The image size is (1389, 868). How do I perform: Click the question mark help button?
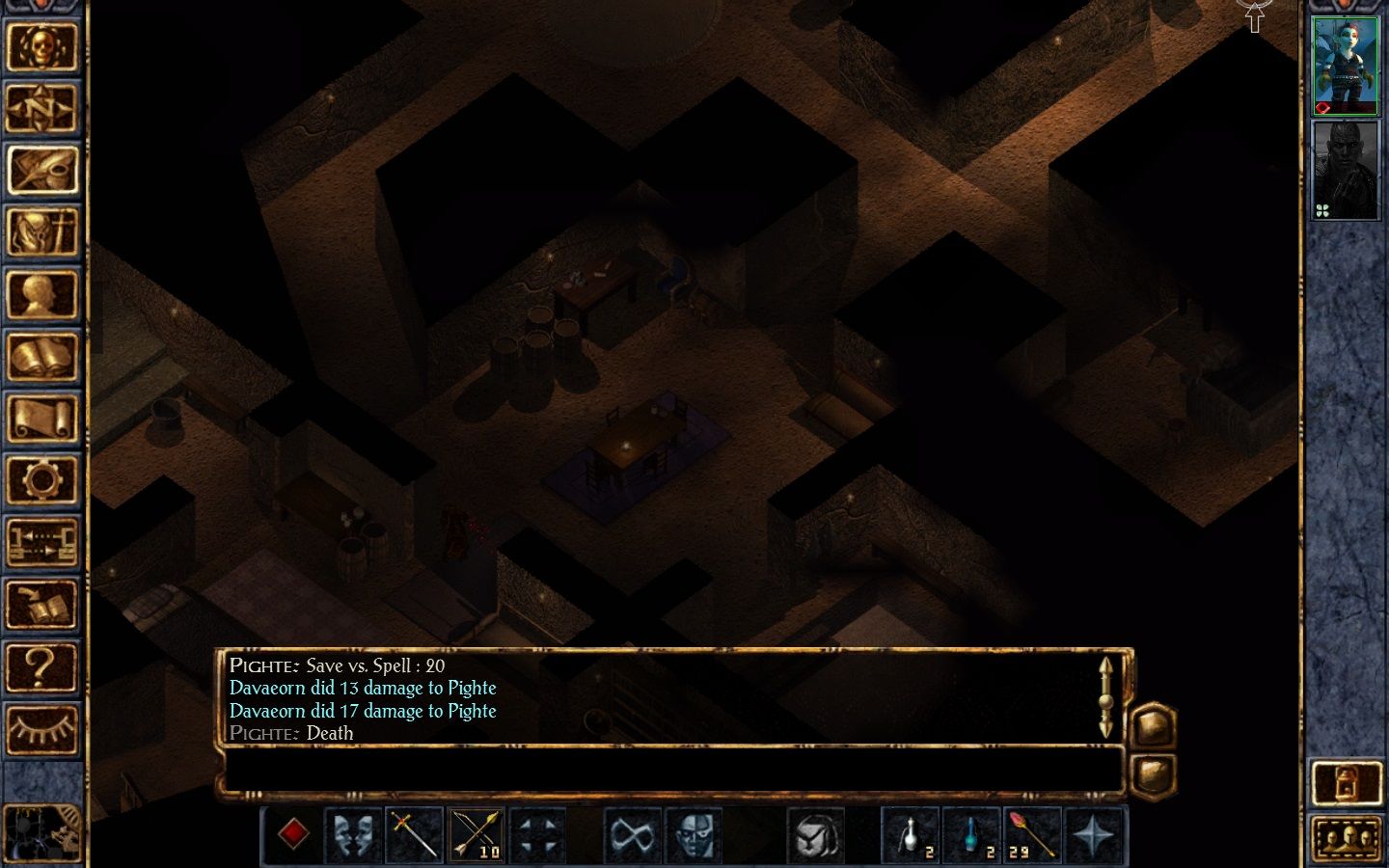(41, 666)
